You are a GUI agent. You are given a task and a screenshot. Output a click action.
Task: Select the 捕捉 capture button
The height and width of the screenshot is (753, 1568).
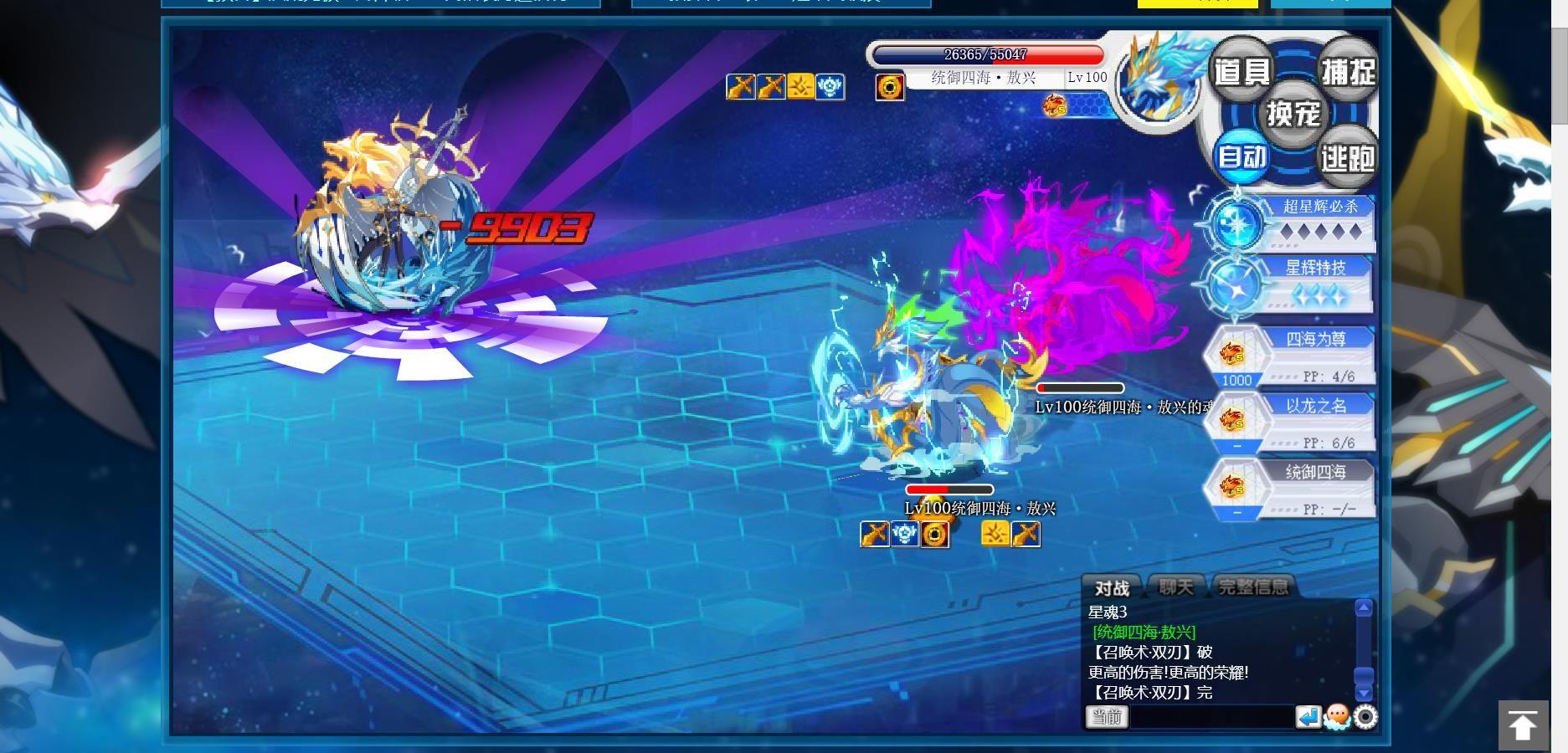click(x=1347, y=71)
